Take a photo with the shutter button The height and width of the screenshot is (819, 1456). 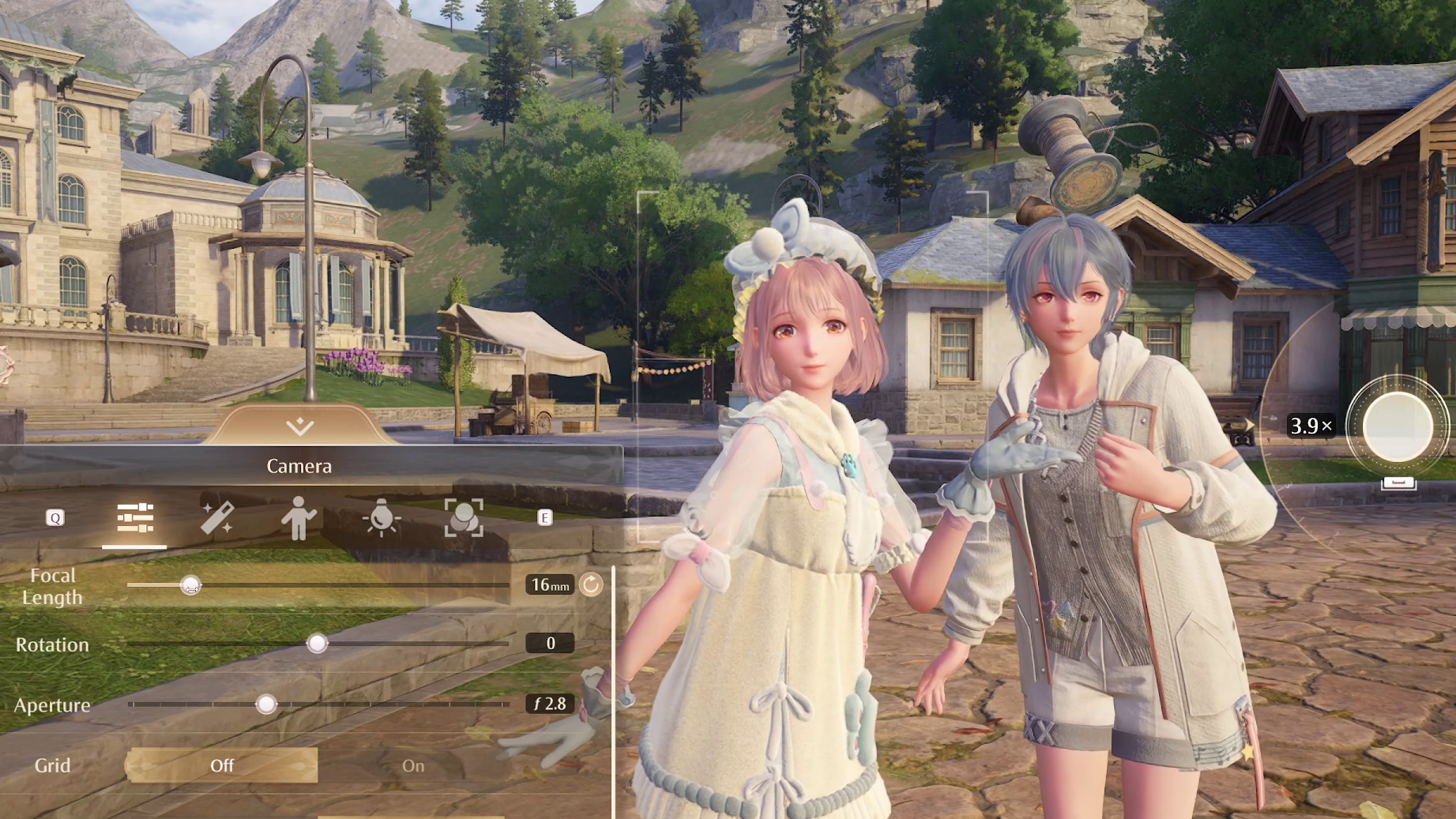coord(1397,426)
